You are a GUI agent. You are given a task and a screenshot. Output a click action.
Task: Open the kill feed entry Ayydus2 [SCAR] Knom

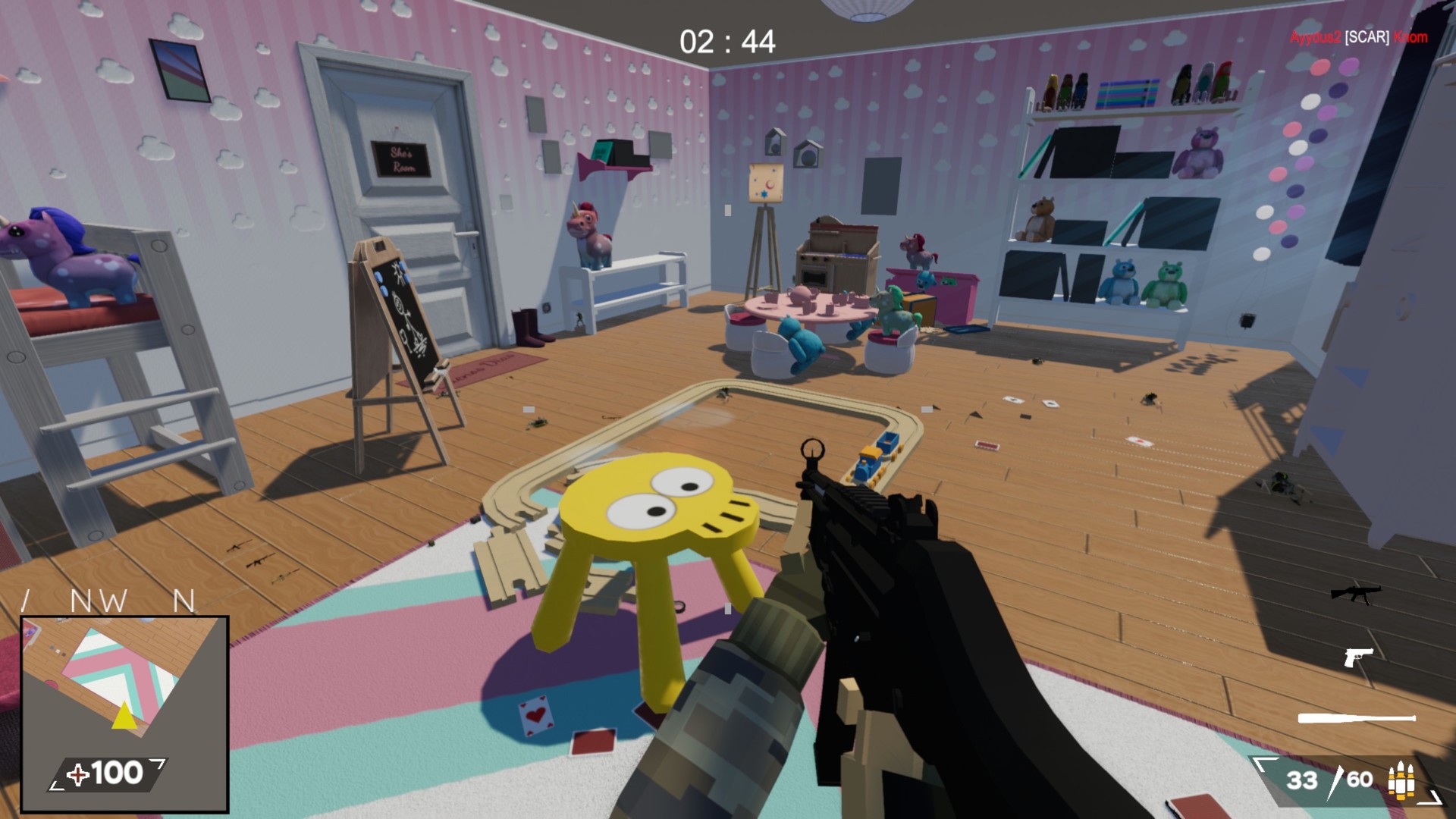coord(1357,36)
